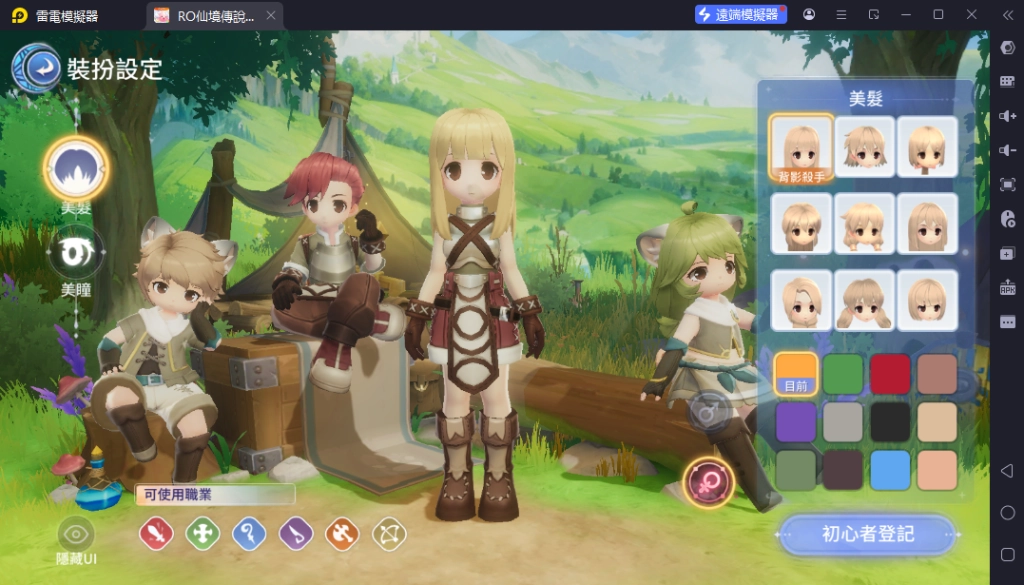Apply the light blue hair color

coord(890,470)
